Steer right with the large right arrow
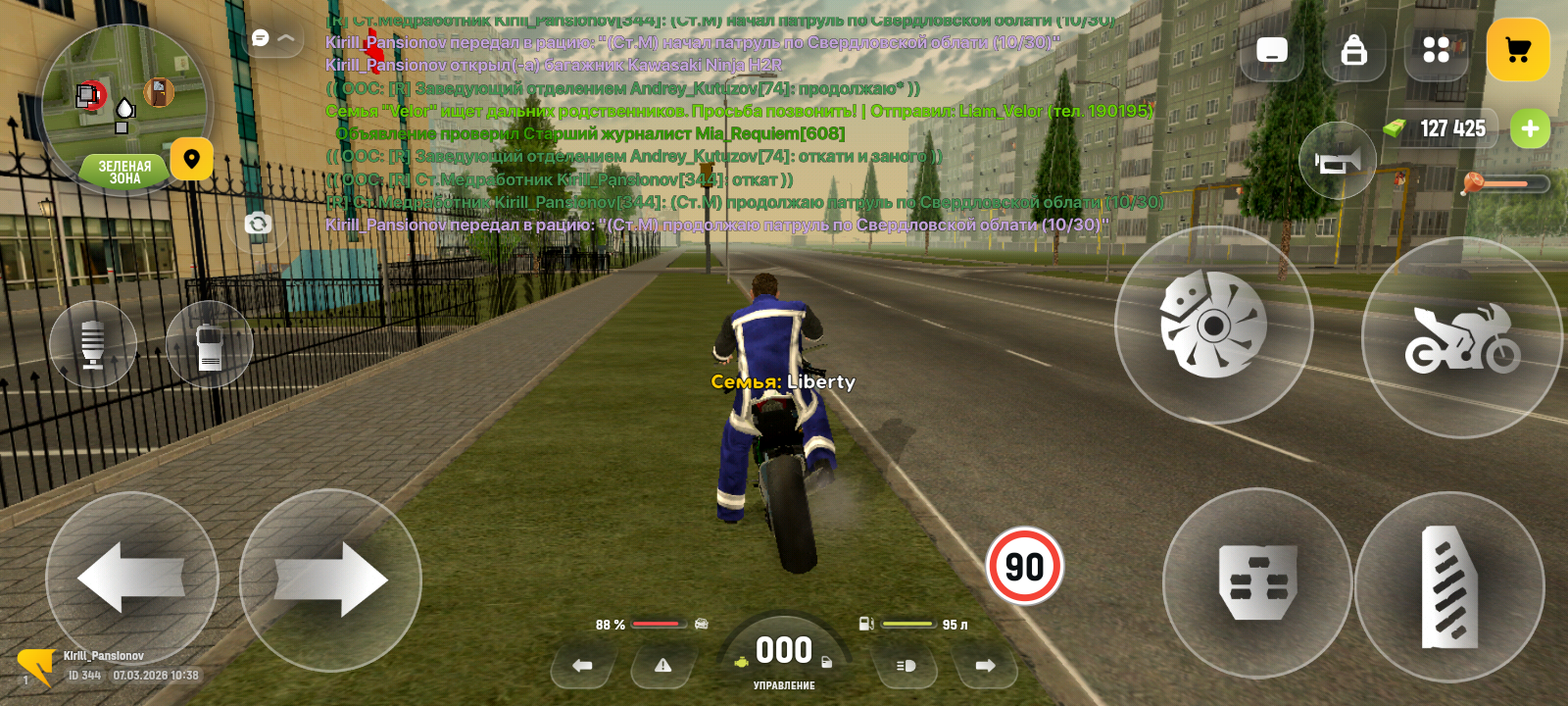Image resolution: width=1568 pixels, height=706 pixels. coord(330,580)
